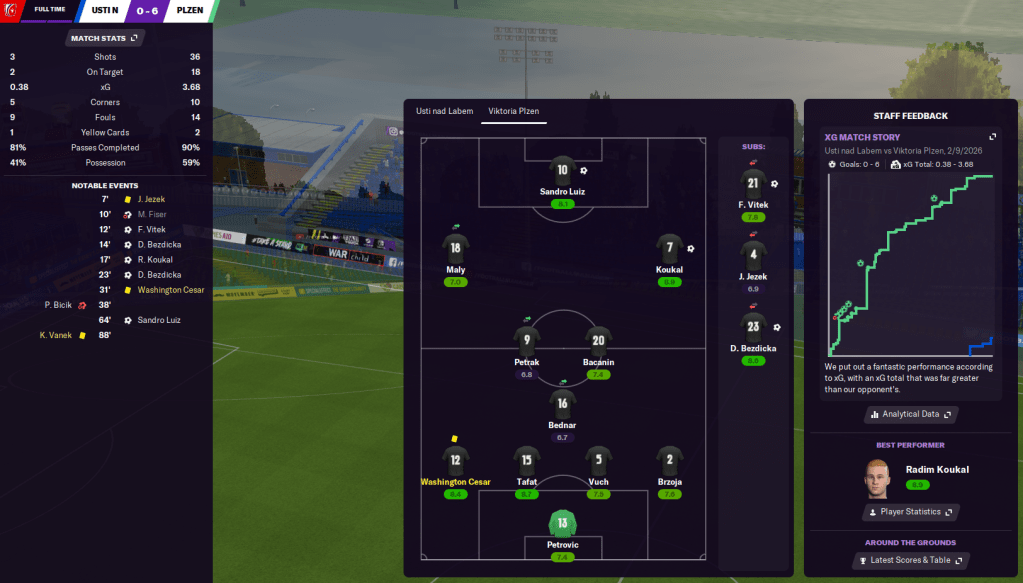Show Player Statistics
The image size is (1023, 583).
click(x=909, y=512)
